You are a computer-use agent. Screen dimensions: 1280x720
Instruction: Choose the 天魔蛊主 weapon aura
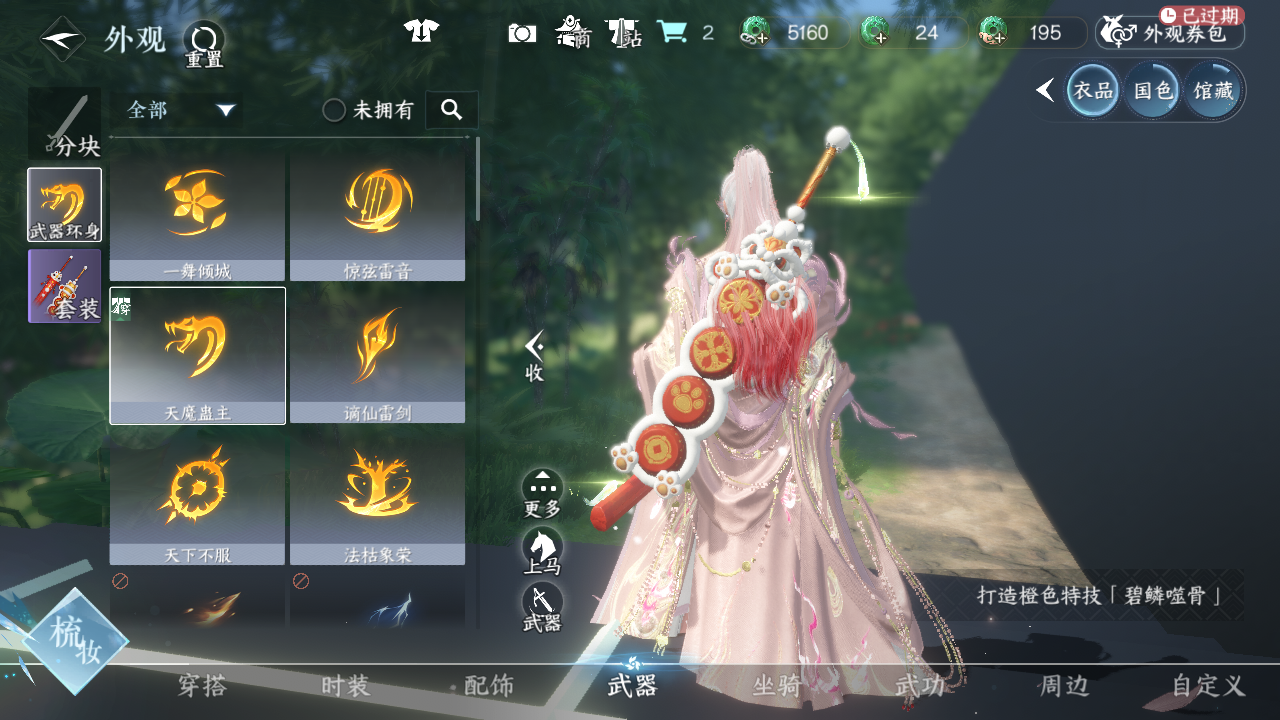[x=197, y=355]
